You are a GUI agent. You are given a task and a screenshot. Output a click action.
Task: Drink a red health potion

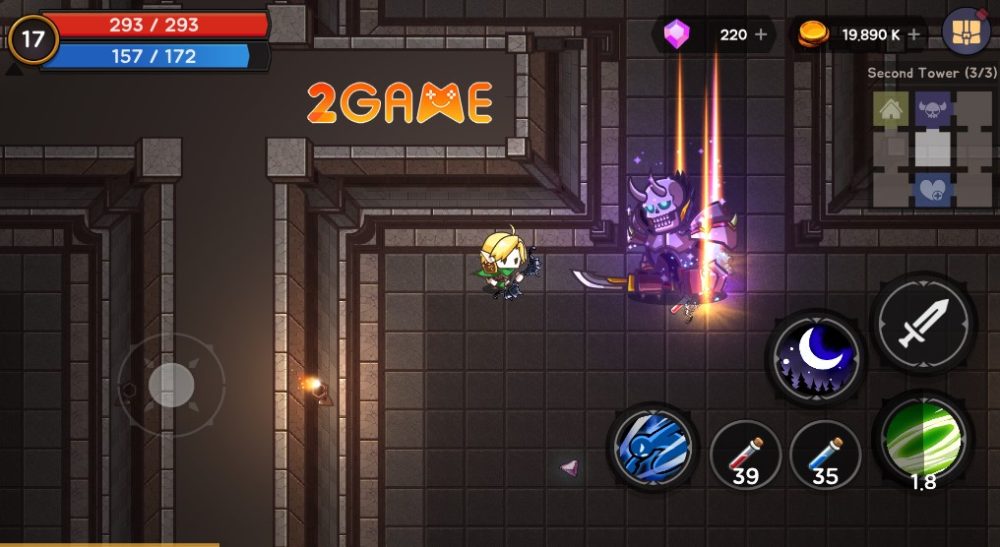745,454
